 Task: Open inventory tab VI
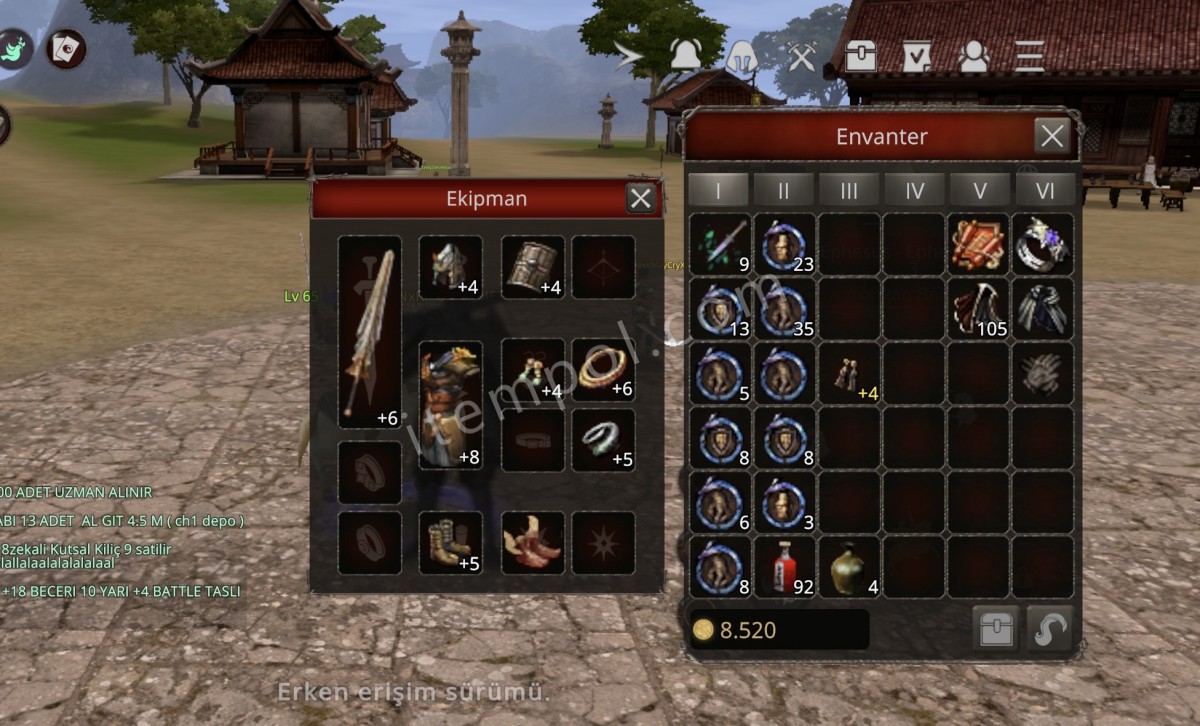(1044, 189)
